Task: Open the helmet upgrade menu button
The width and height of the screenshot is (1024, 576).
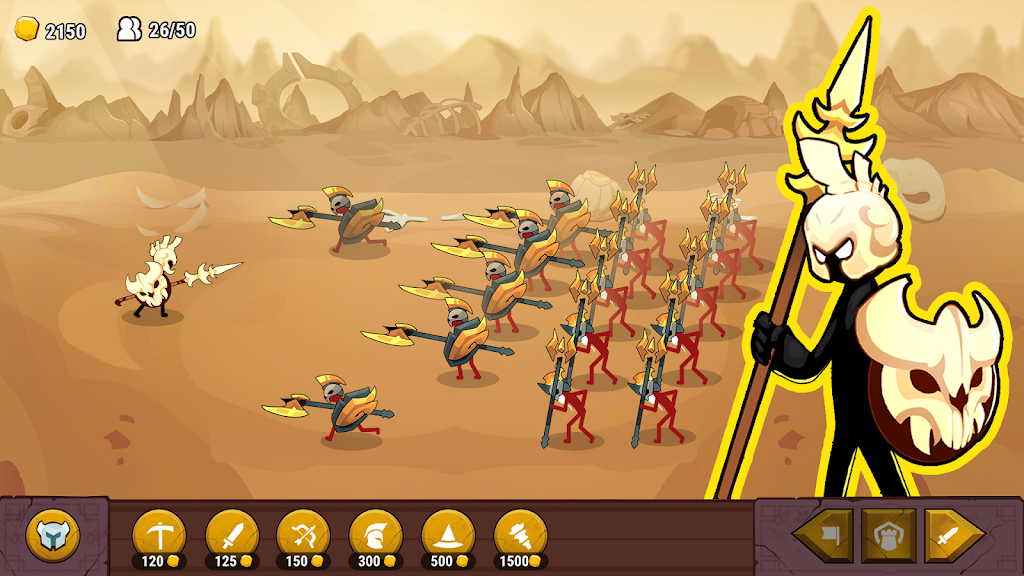Action: point(52,537)
